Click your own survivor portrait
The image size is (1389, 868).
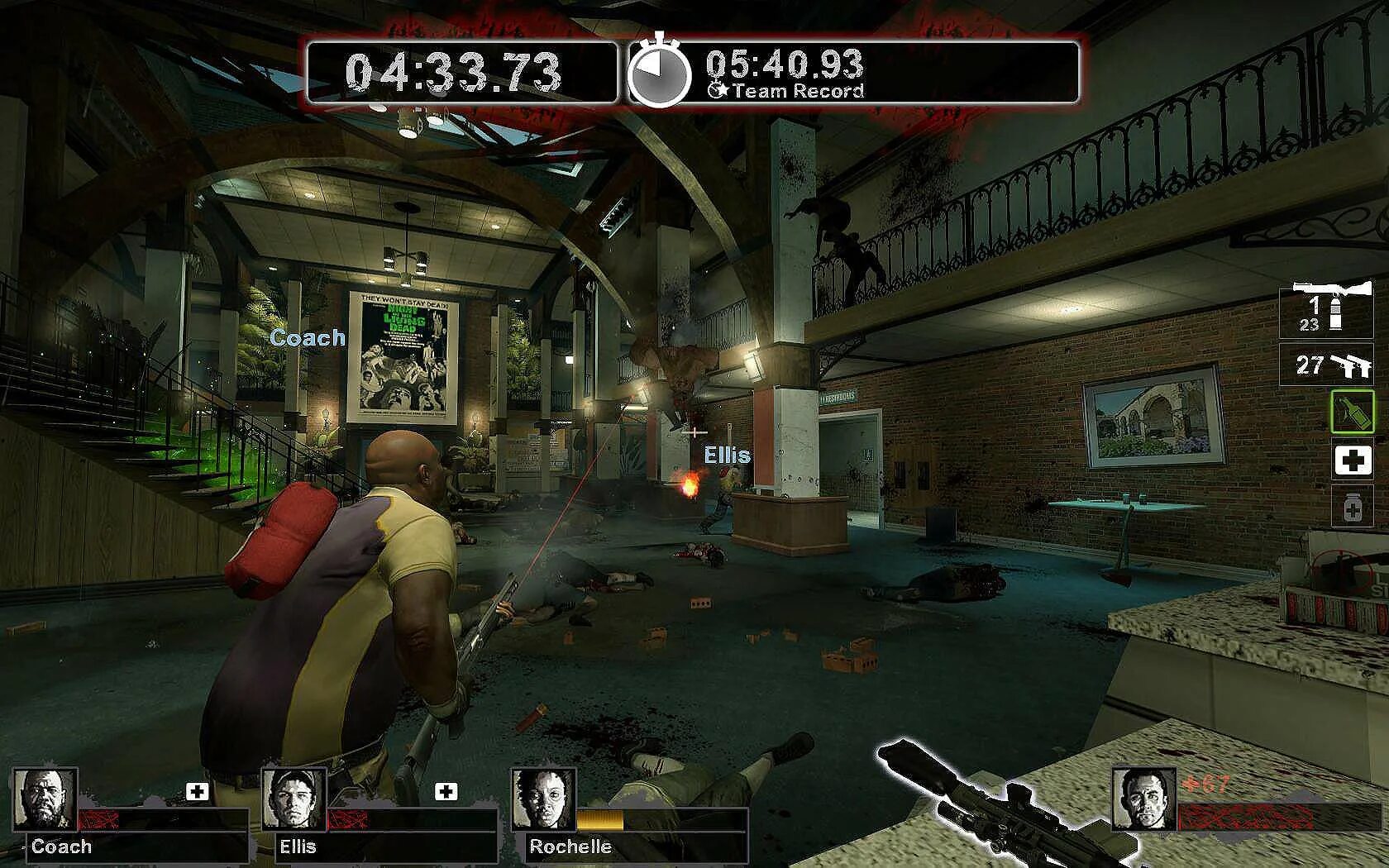click(1143, 799)
